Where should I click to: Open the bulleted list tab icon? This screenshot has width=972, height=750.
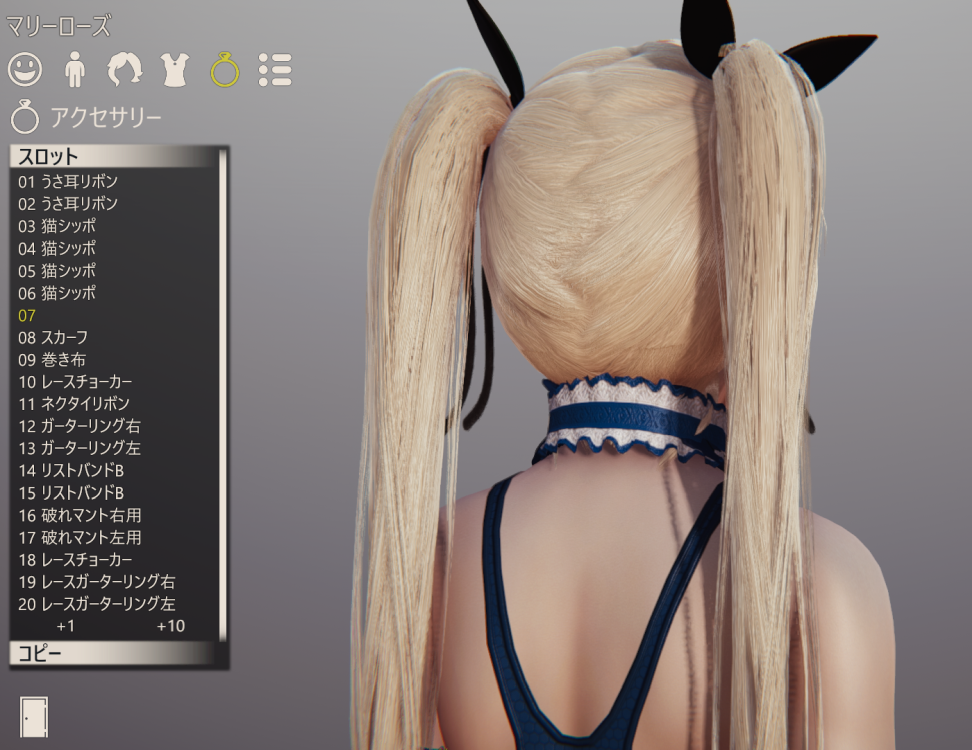[274, 68]
